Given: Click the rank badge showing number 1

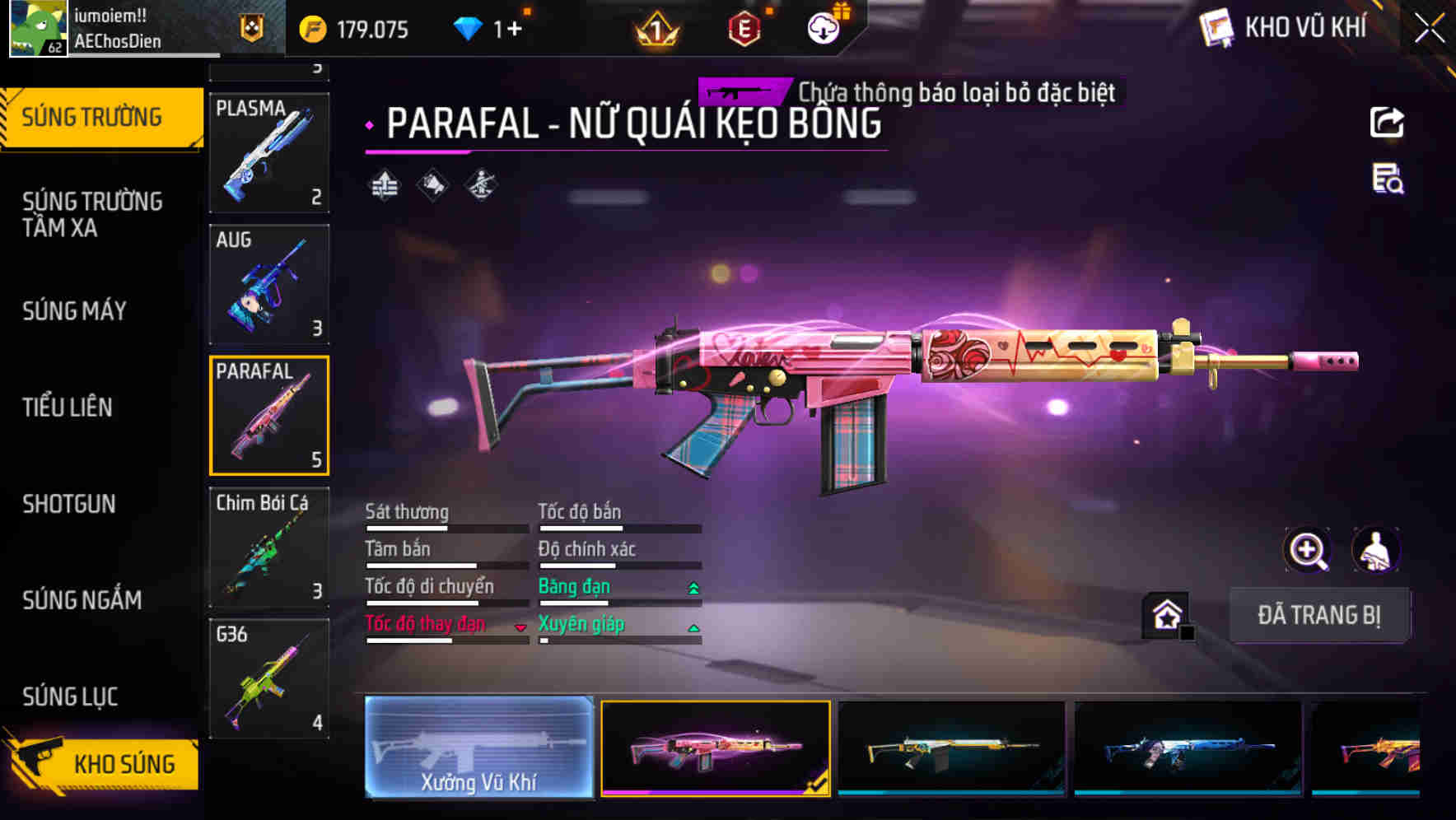Looking at the screenshot, I should (x=656, y=27).
